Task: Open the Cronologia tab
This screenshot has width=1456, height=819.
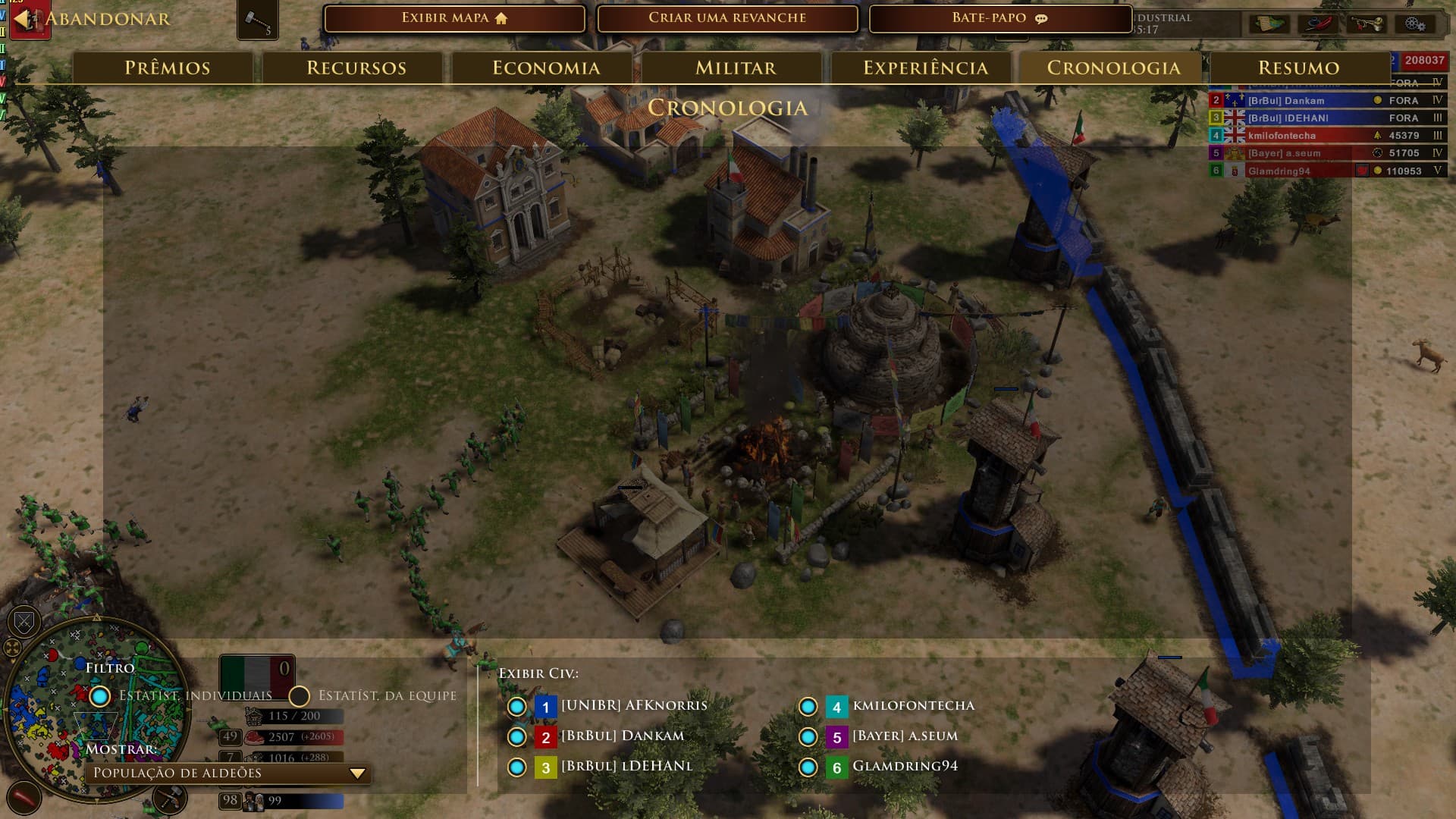Action: [1113, 68]
